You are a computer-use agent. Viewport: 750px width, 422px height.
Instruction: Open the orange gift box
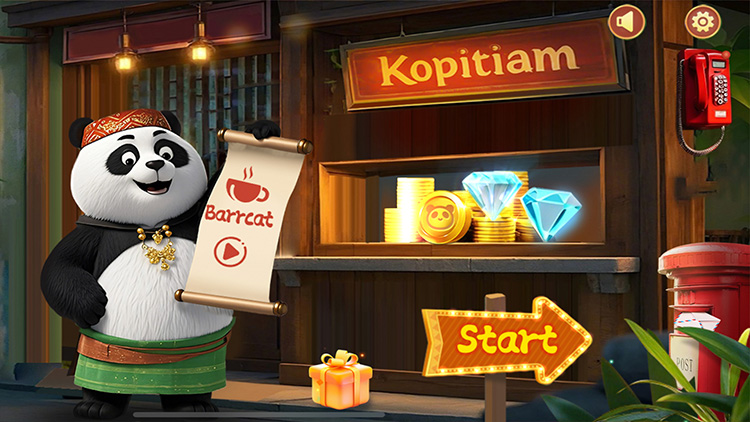pyautogui.click(x=340, y=381)
